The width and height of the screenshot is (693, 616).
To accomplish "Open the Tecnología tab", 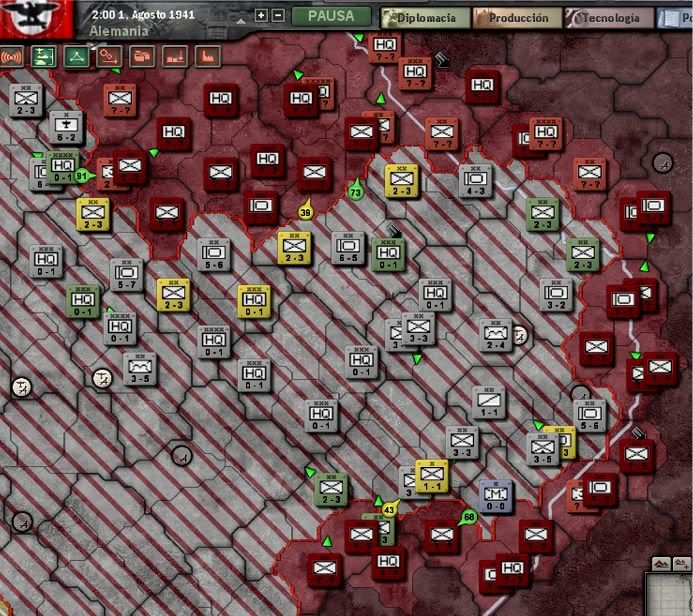I will pyautogui.click(x=608, y=18).
